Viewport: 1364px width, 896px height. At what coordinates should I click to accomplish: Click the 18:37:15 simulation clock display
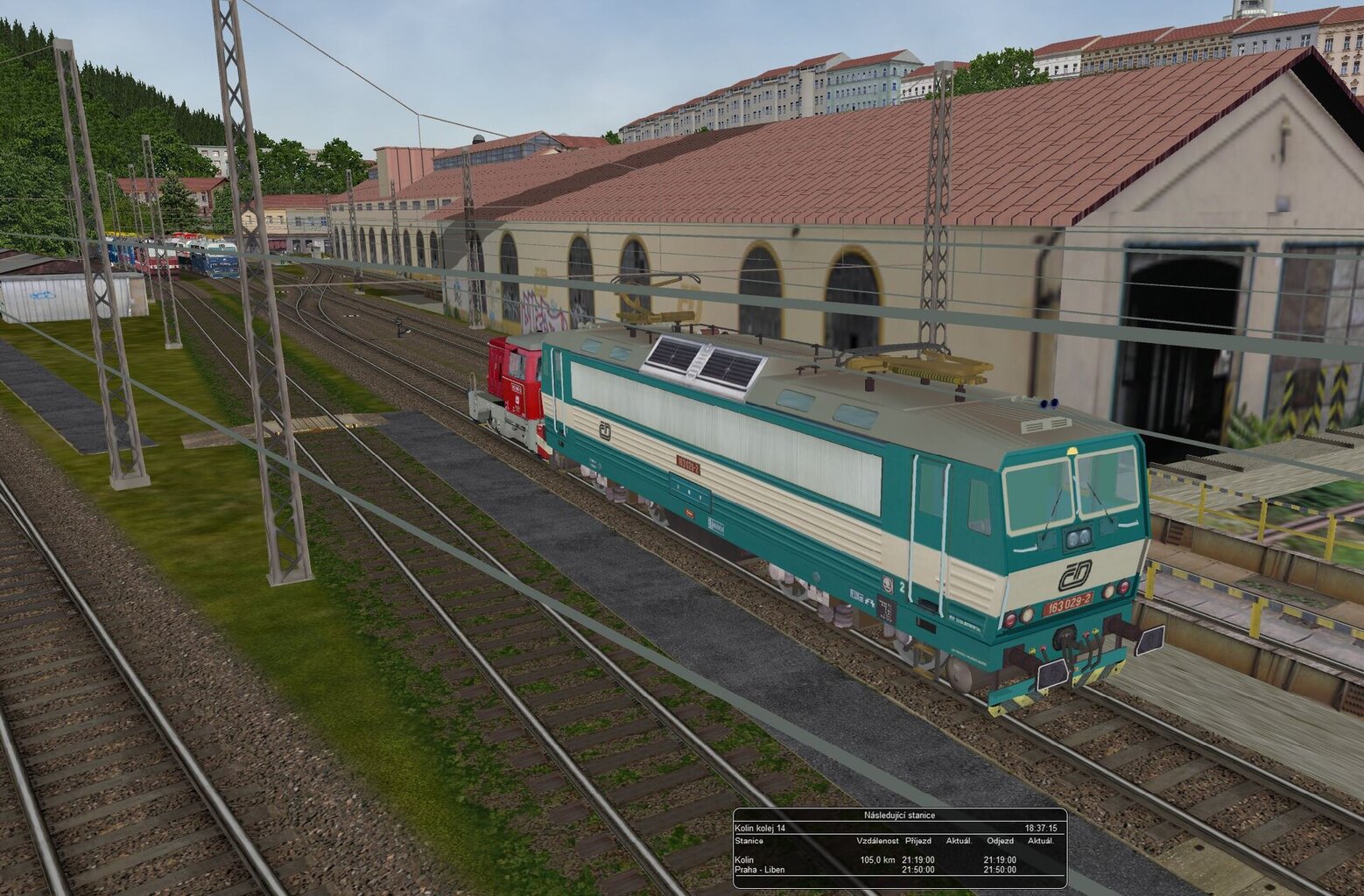[1042, 829]
